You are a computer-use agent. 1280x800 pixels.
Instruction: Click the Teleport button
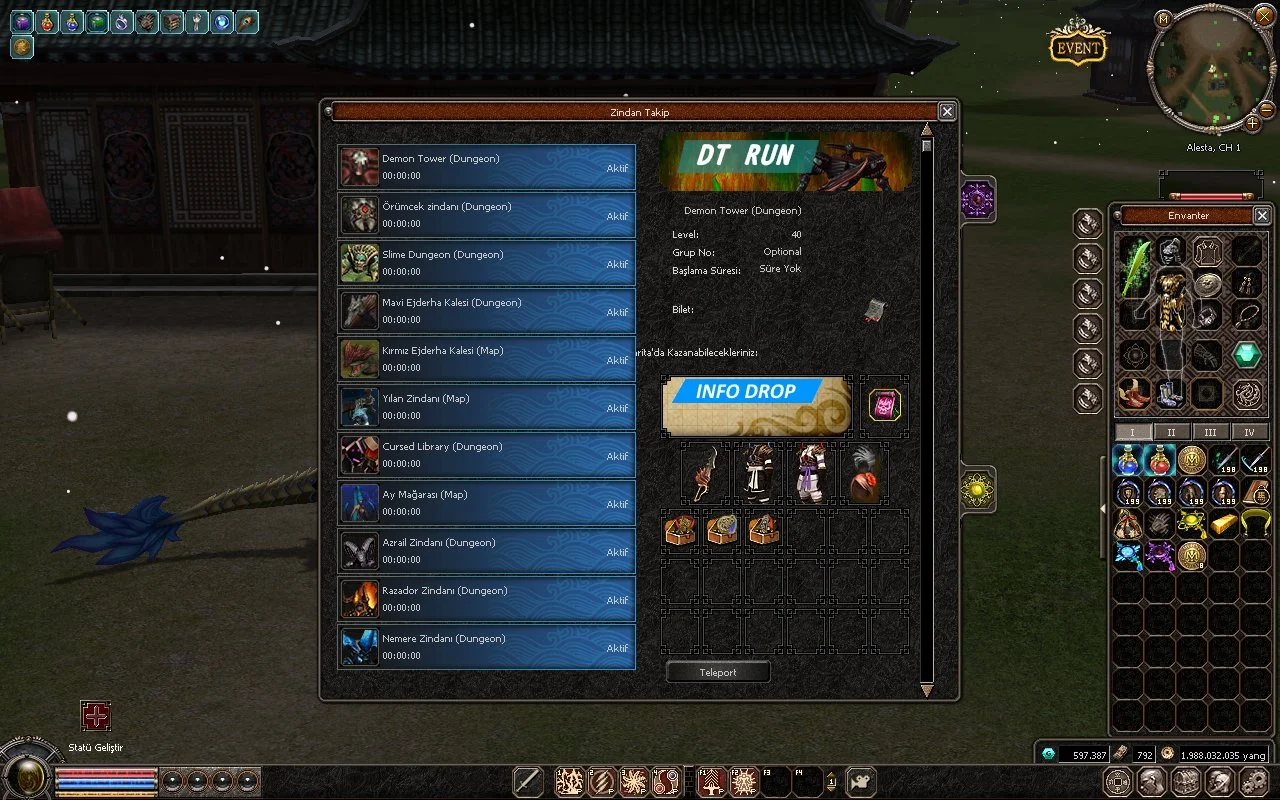718,673
